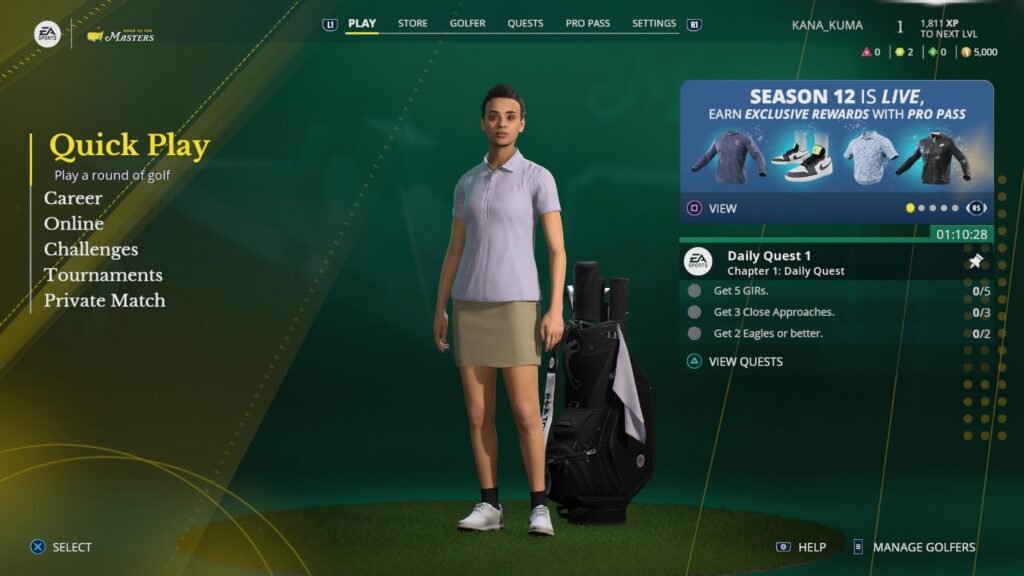This screenshot has height=576, width=1024.
Task: Open the Career menu entry
Action: pyautogui.click(x=73, y=198)
